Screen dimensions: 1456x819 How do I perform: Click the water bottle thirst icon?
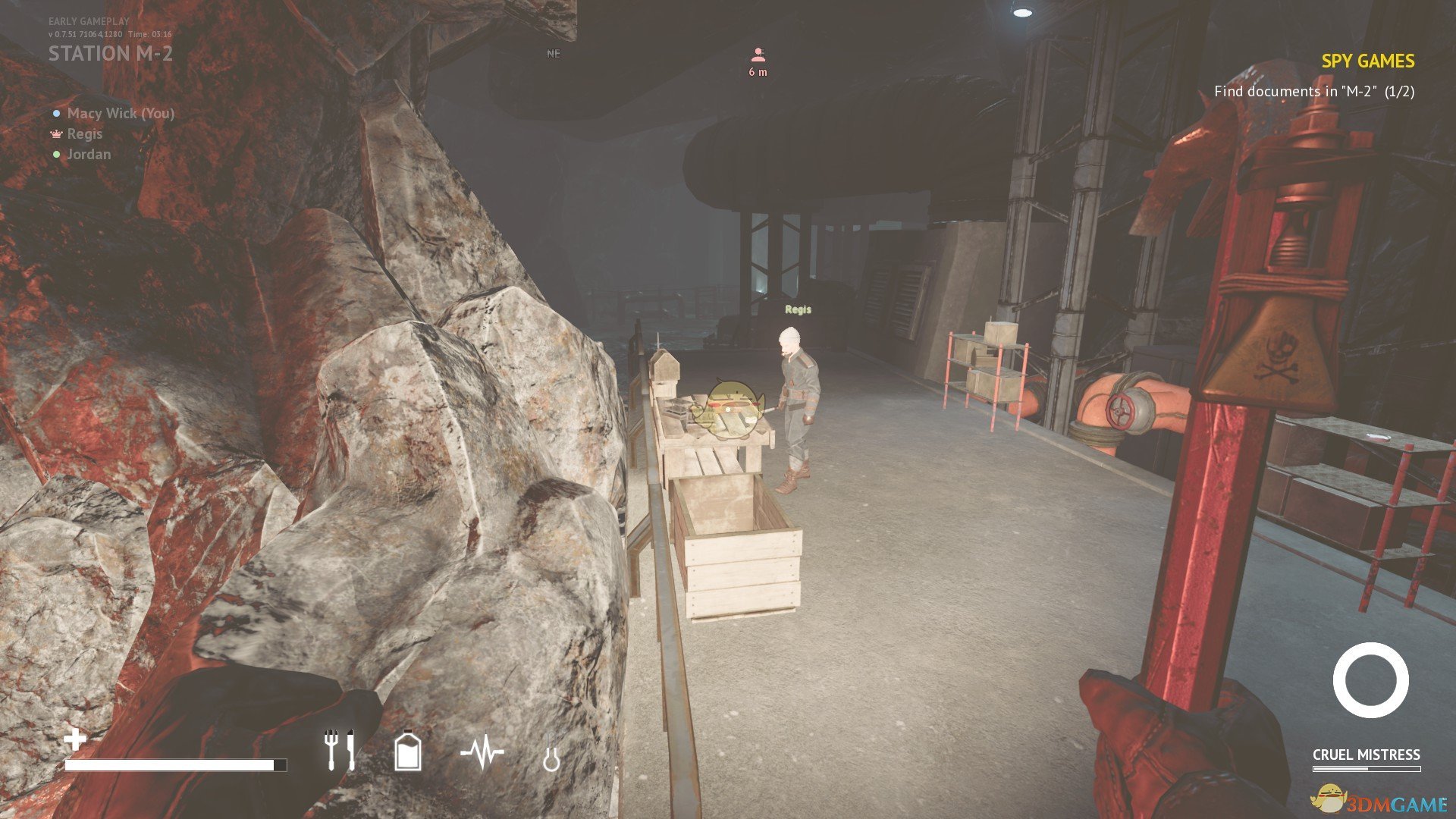(x=408, y=751)
